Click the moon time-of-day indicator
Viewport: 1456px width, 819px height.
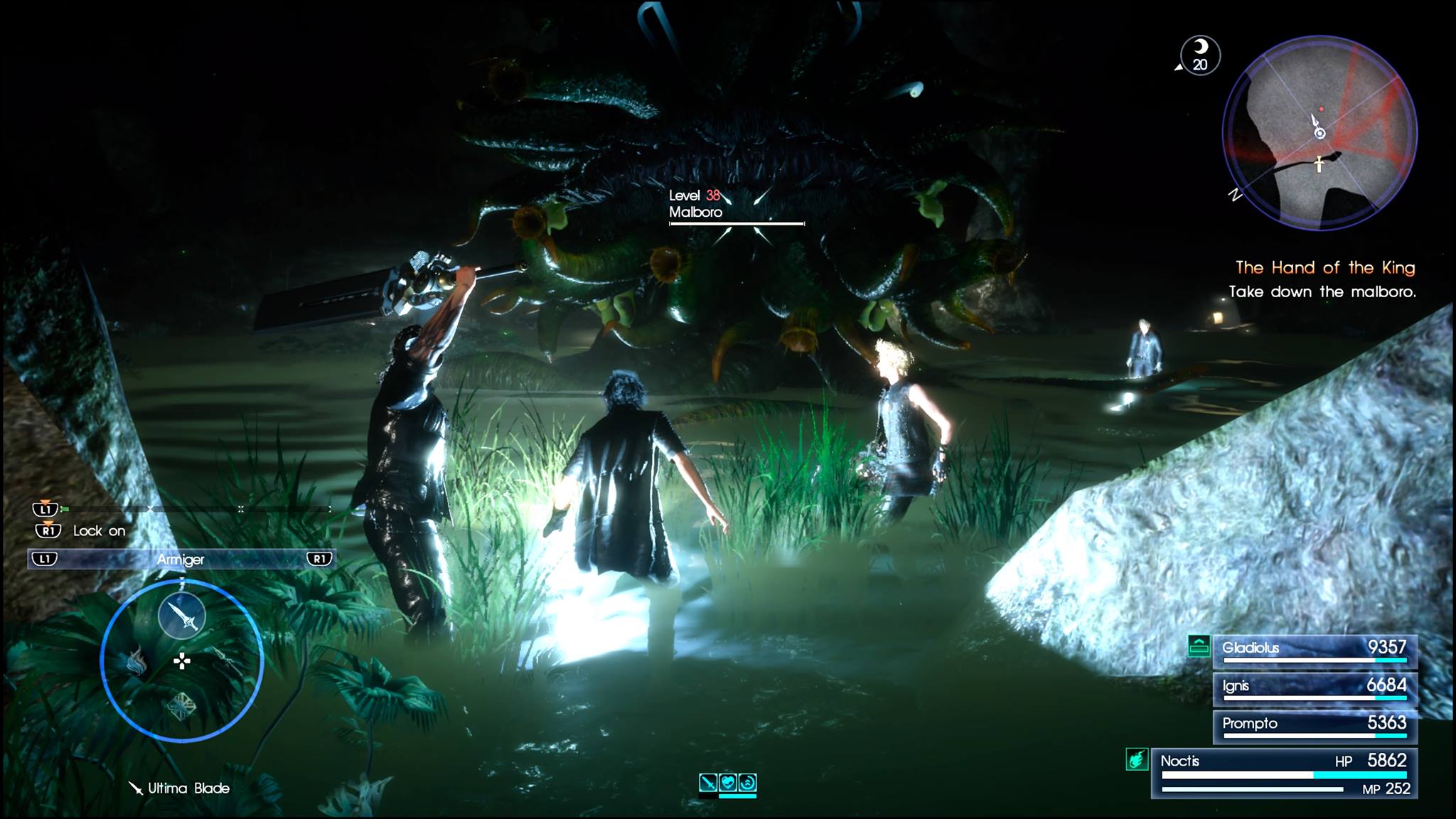1200,55
